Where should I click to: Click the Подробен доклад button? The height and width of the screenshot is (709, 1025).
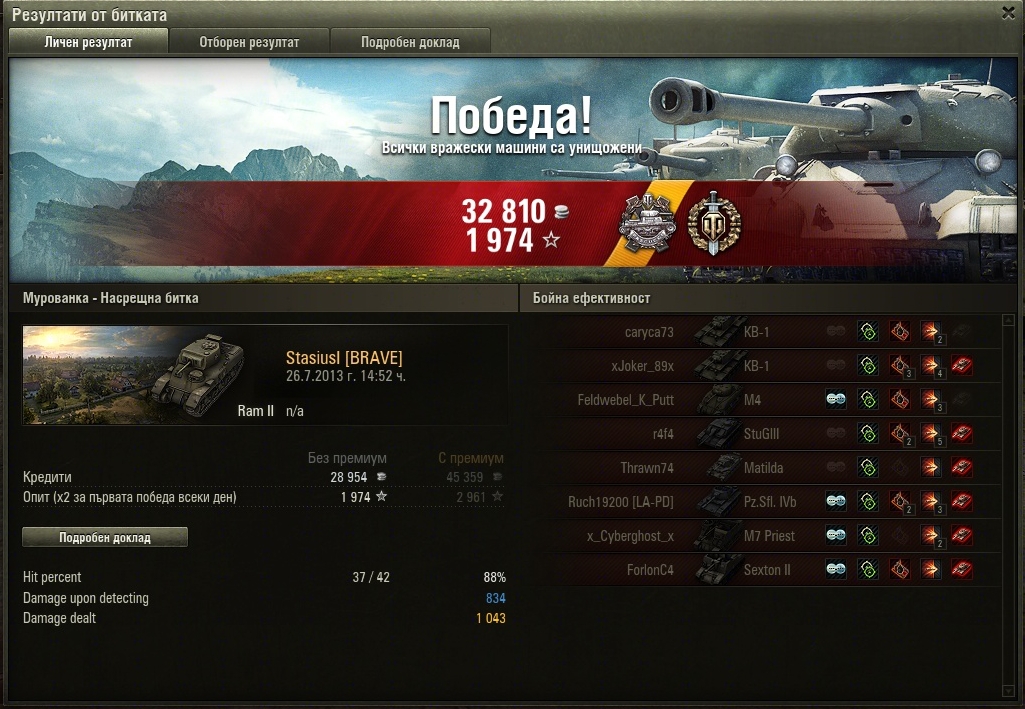[105, 537]
